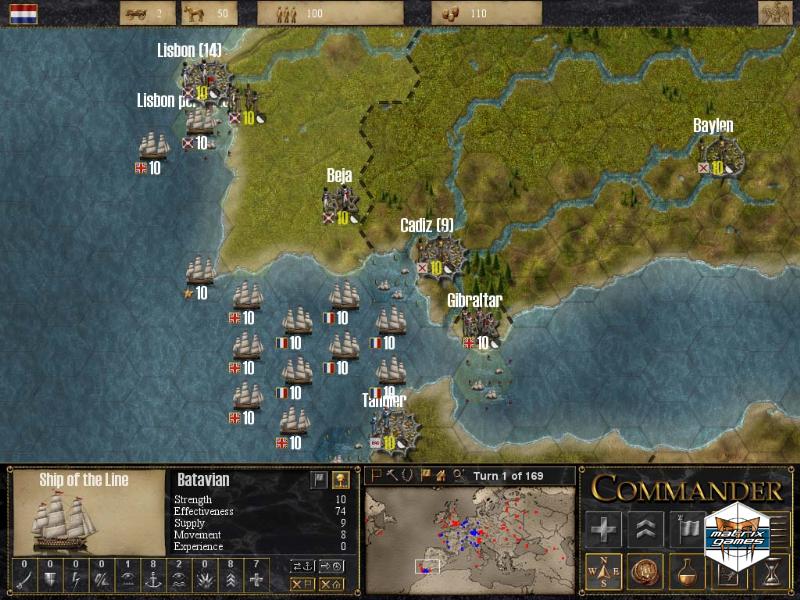Click the crossed pickaxe filter above minimap
Screen dimensions: 800x600
click(x=393, y=475)
